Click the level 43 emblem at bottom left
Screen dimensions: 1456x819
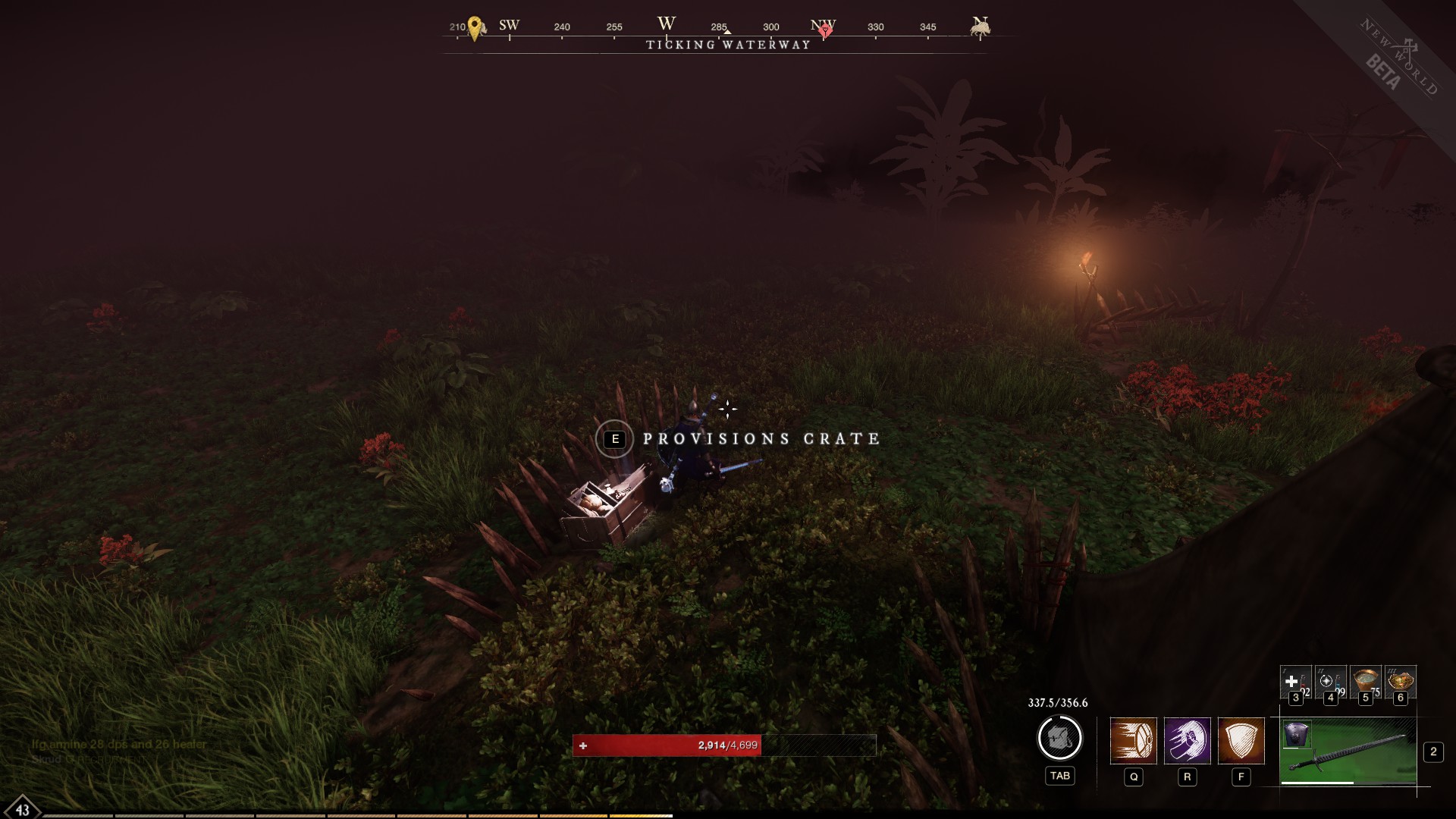(x=23, y=808)
